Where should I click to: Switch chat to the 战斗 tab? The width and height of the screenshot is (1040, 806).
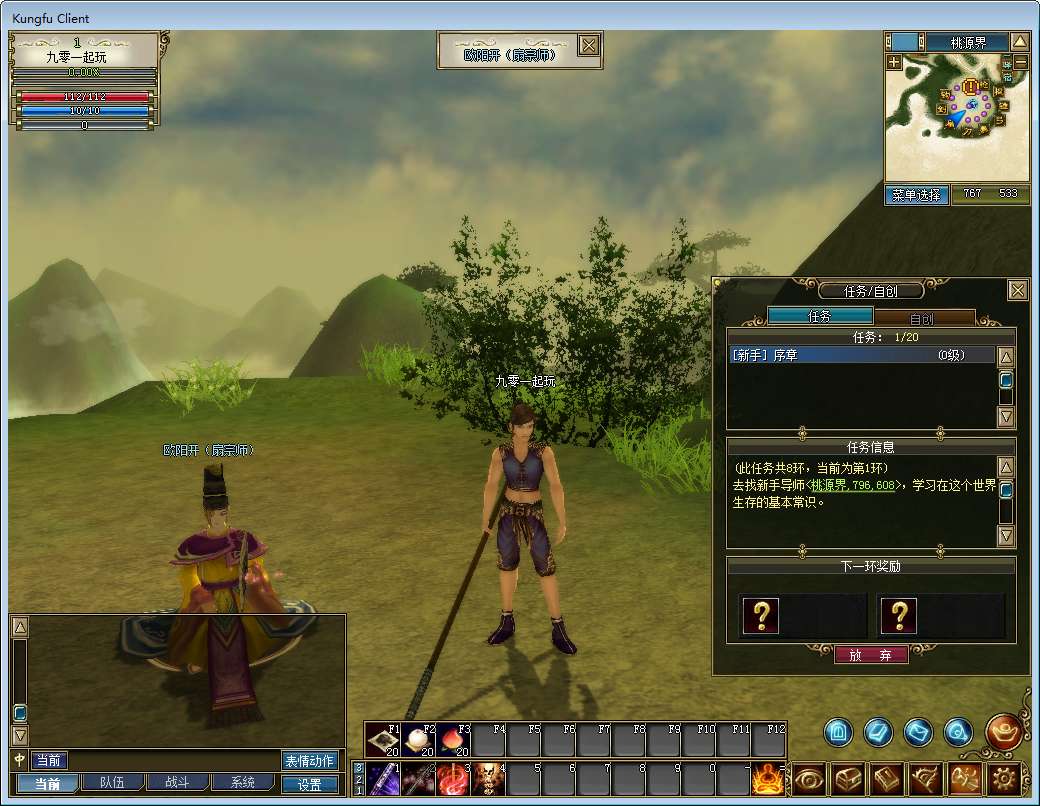point(176,783)
